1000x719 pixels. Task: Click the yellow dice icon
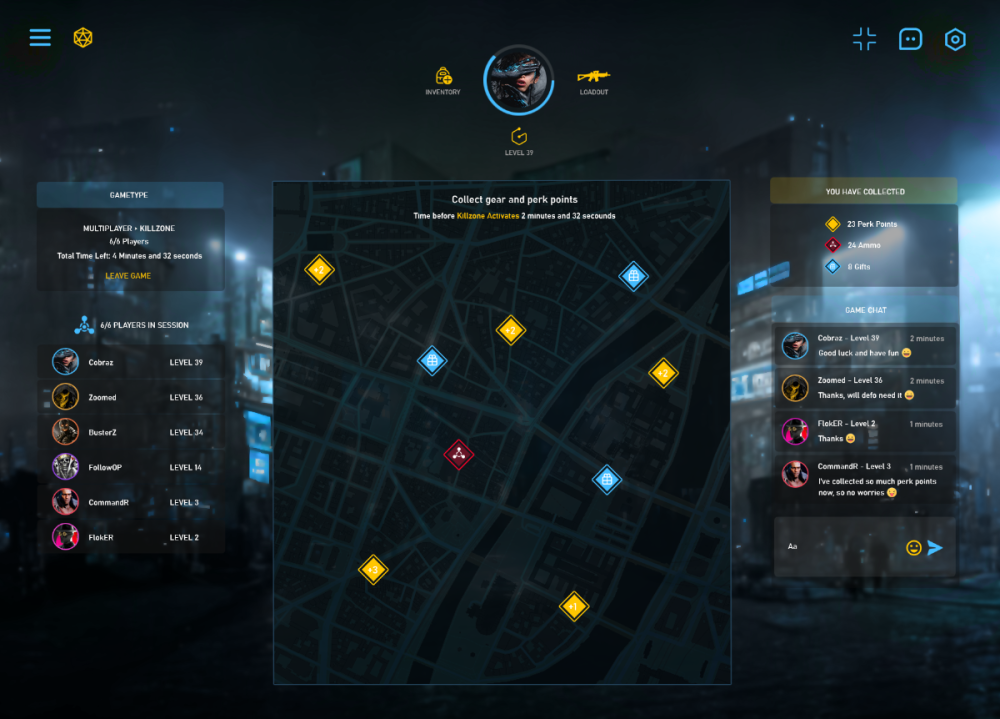click(x=83, y=38)
